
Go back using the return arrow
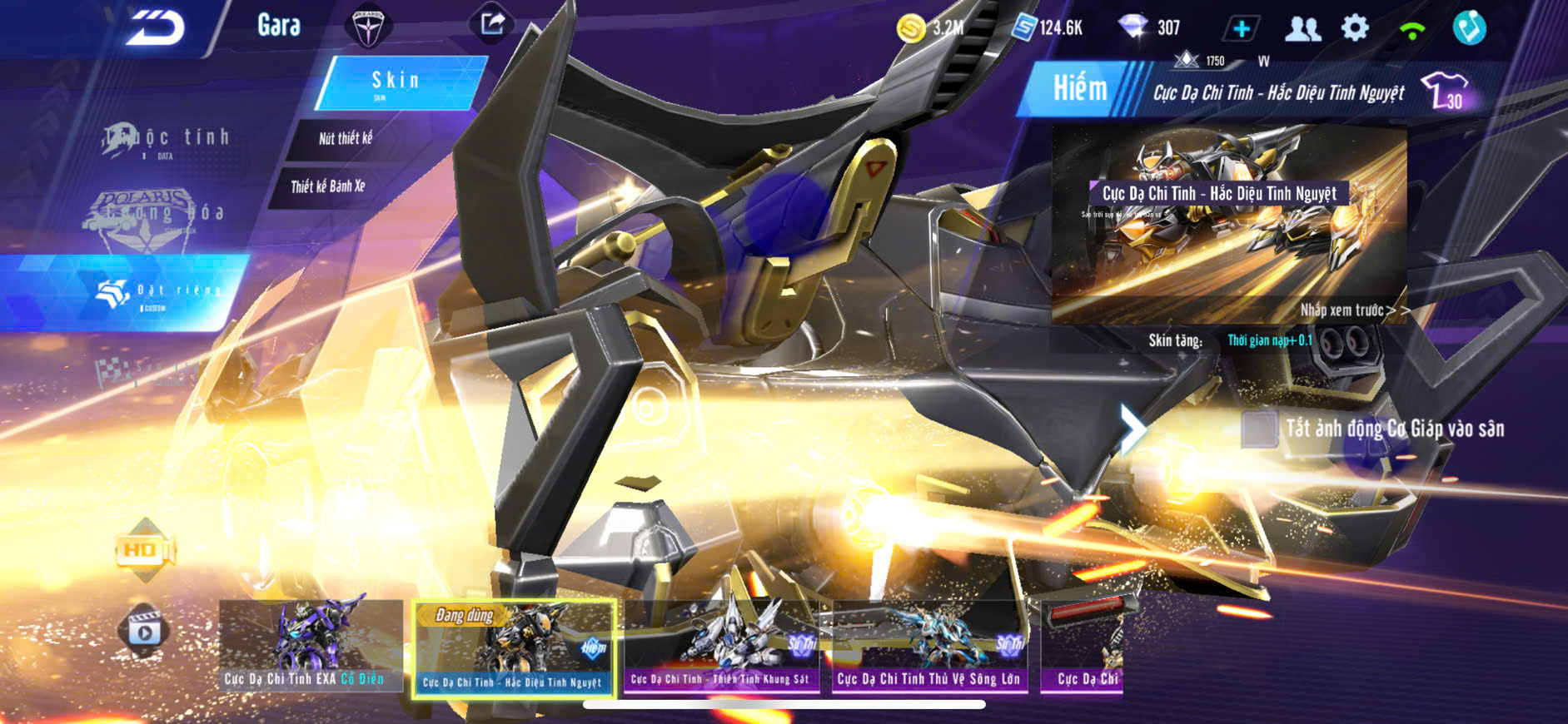(156, 27)
